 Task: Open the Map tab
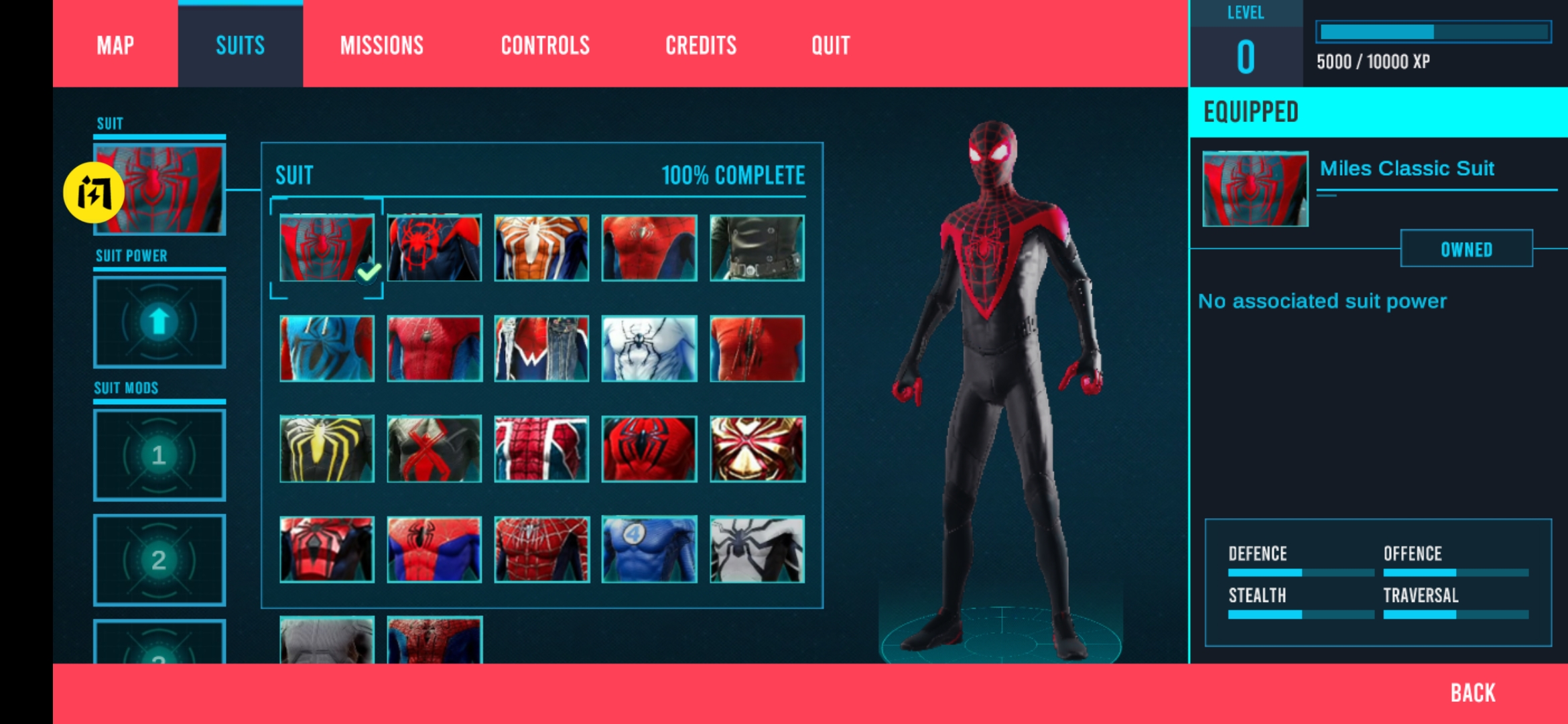[115, 45]
